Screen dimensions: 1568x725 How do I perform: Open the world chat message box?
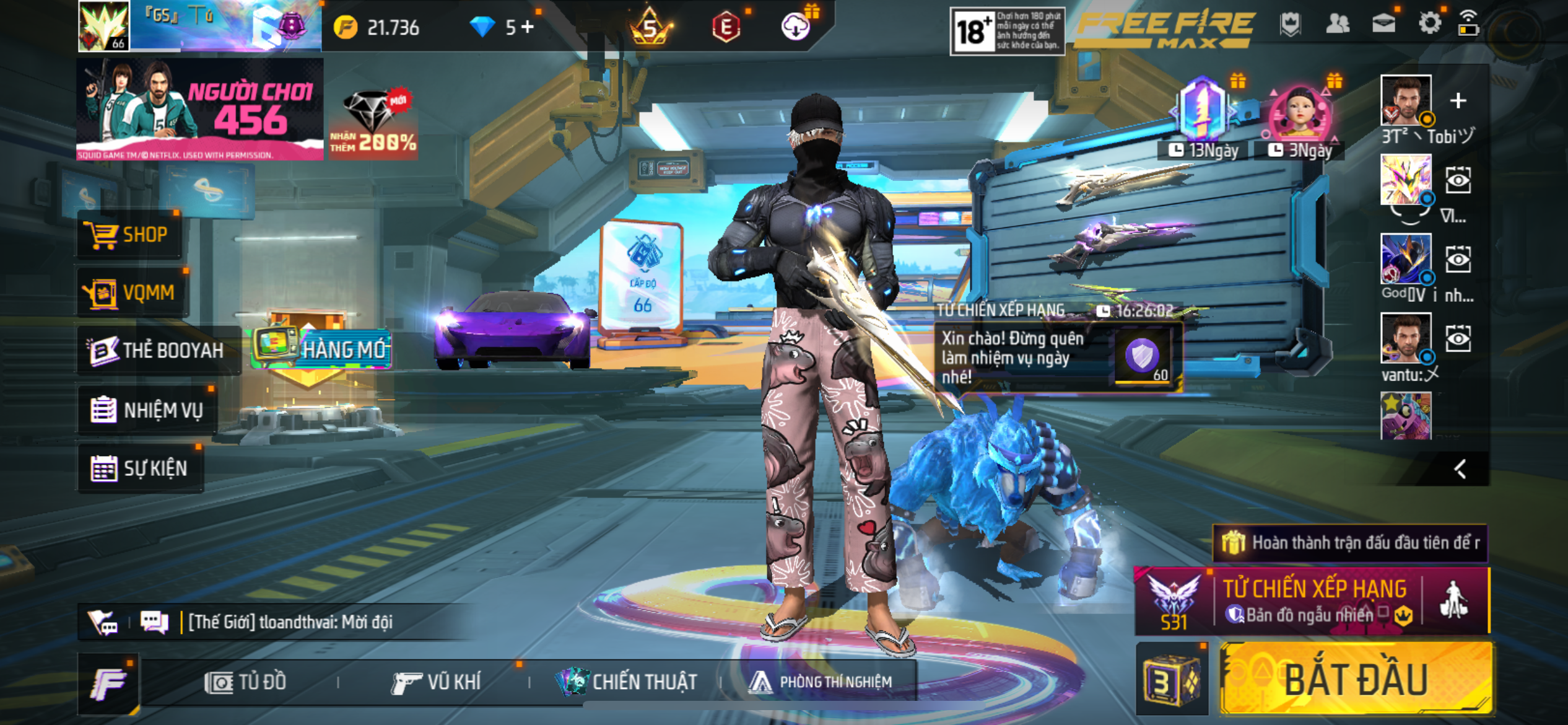pyautogui.click(x=291, y=622)
